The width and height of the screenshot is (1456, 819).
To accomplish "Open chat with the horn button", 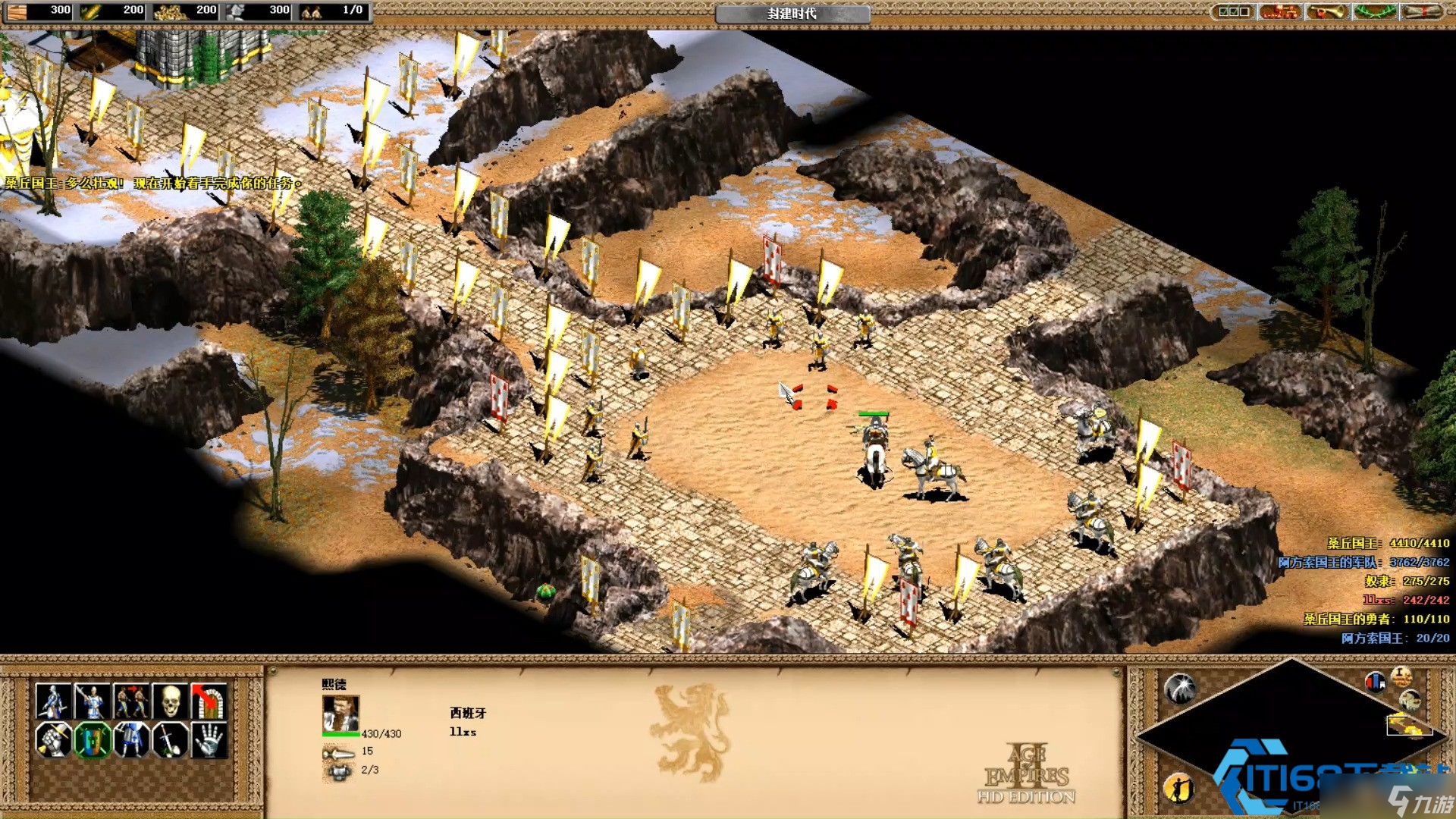I will 1327,11.
